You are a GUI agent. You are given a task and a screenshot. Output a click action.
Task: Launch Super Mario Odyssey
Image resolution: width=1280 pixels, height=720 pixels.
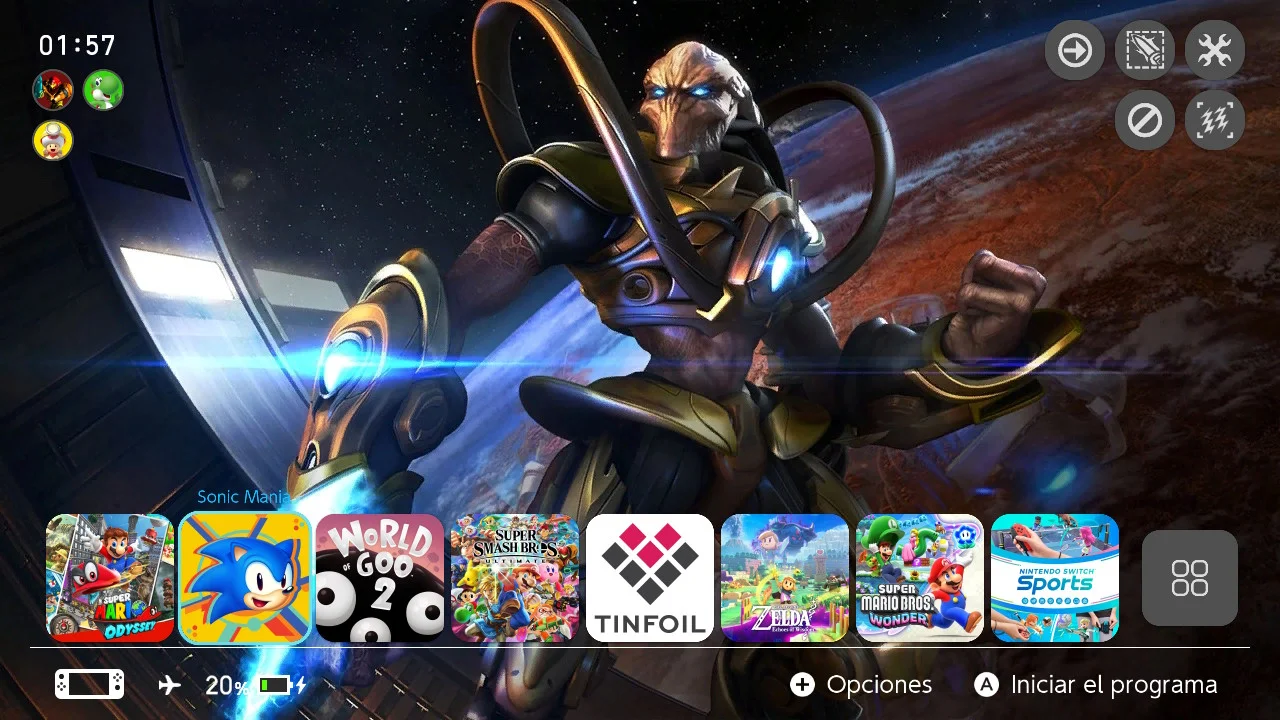click(x=110, y=578)
